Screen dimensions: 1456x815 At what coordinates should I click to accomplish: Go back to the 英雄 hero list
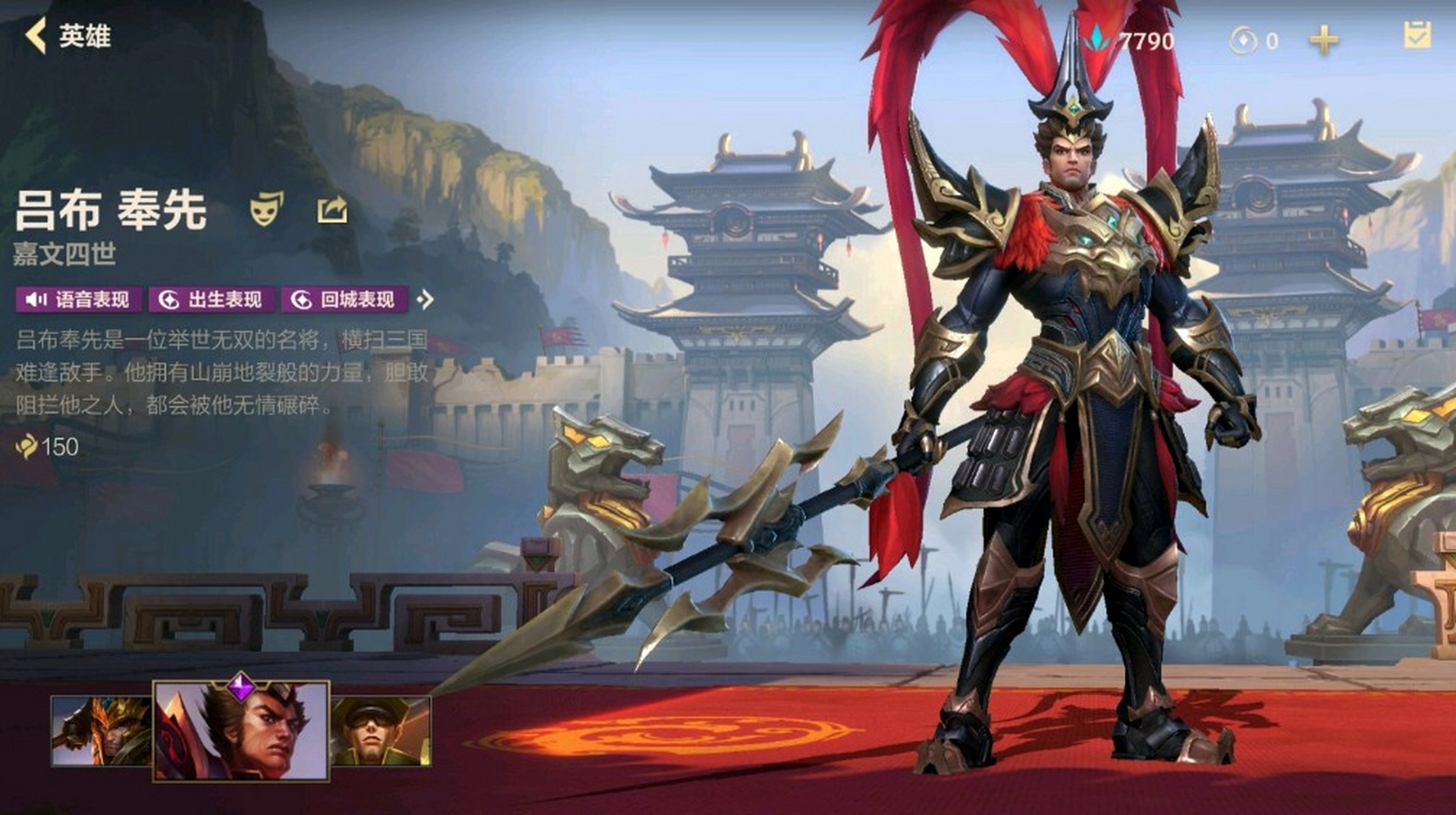[67, 36]
